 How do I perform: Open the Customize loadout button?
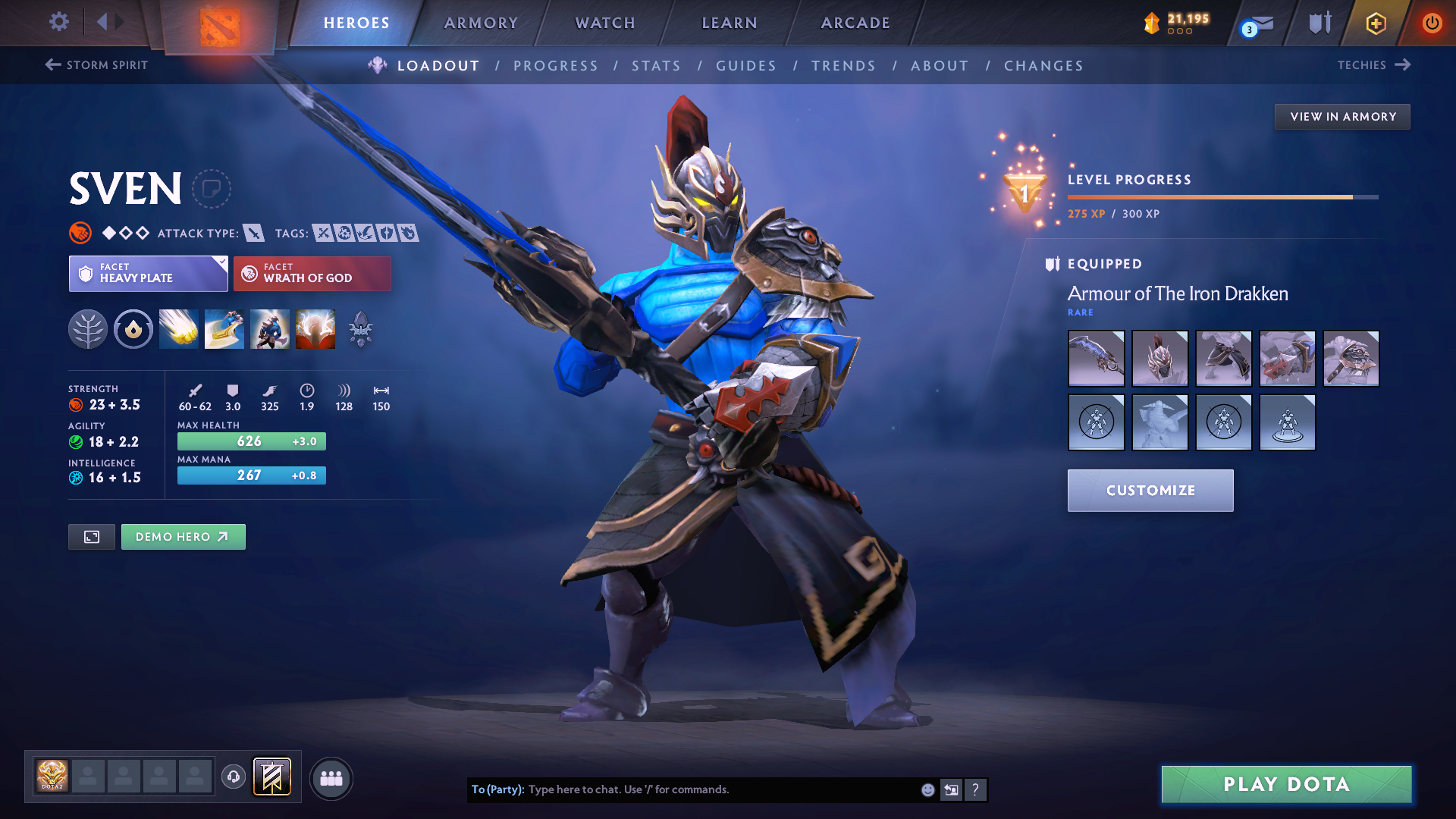(1150, 491)
